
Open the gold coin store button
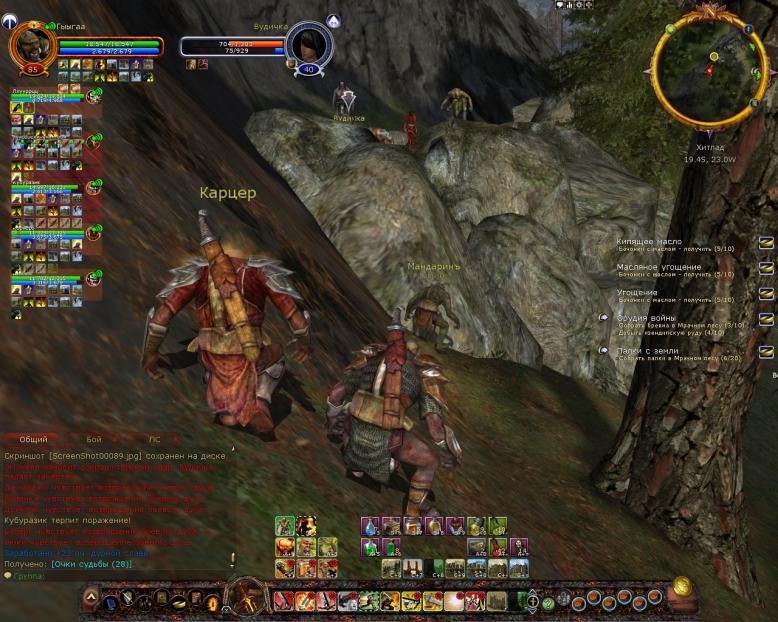click(x=682, y=586)
